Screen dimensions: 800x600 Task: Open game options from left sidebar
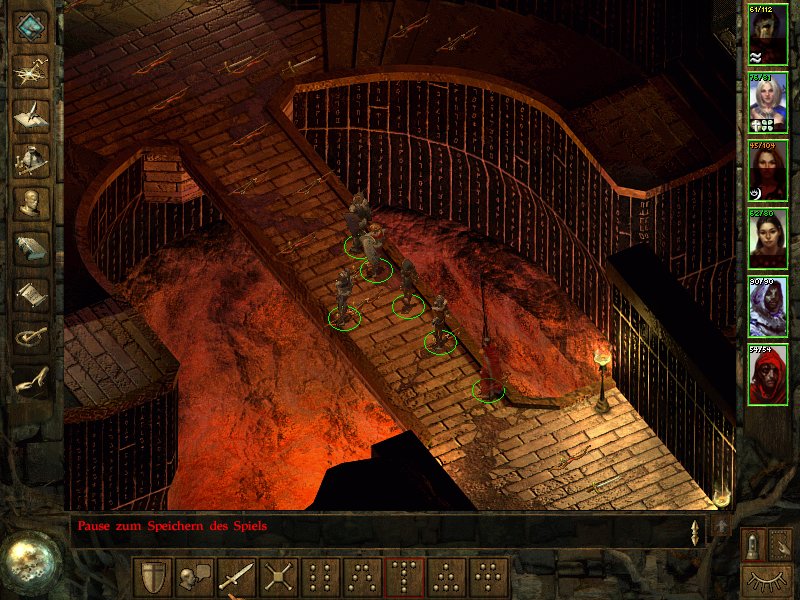(32, 336)
